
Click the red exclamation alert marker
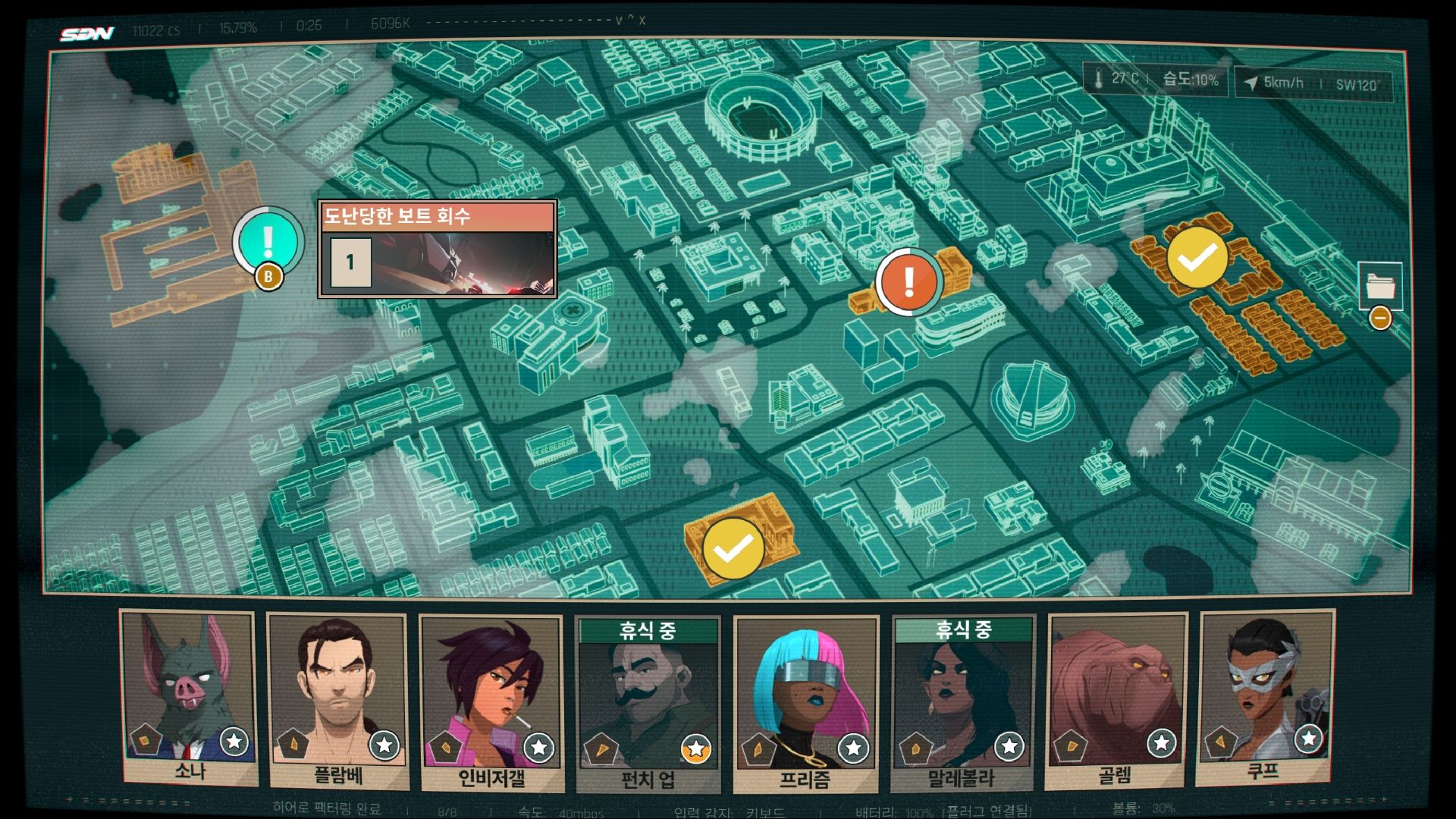[x=908, y=282]
